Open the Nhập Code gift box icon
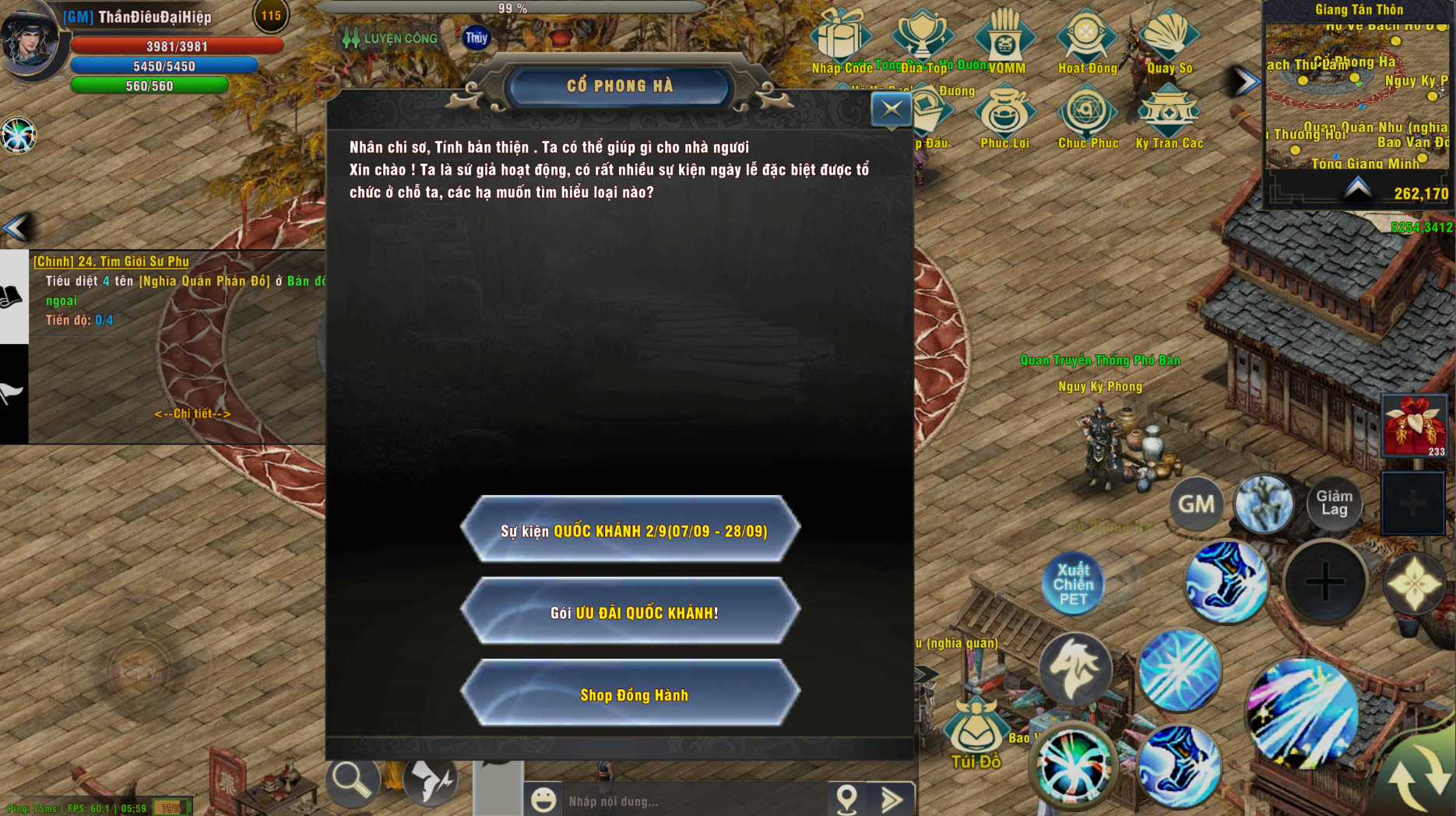Viewport: 1456px width, 816px height. (841, 37)
